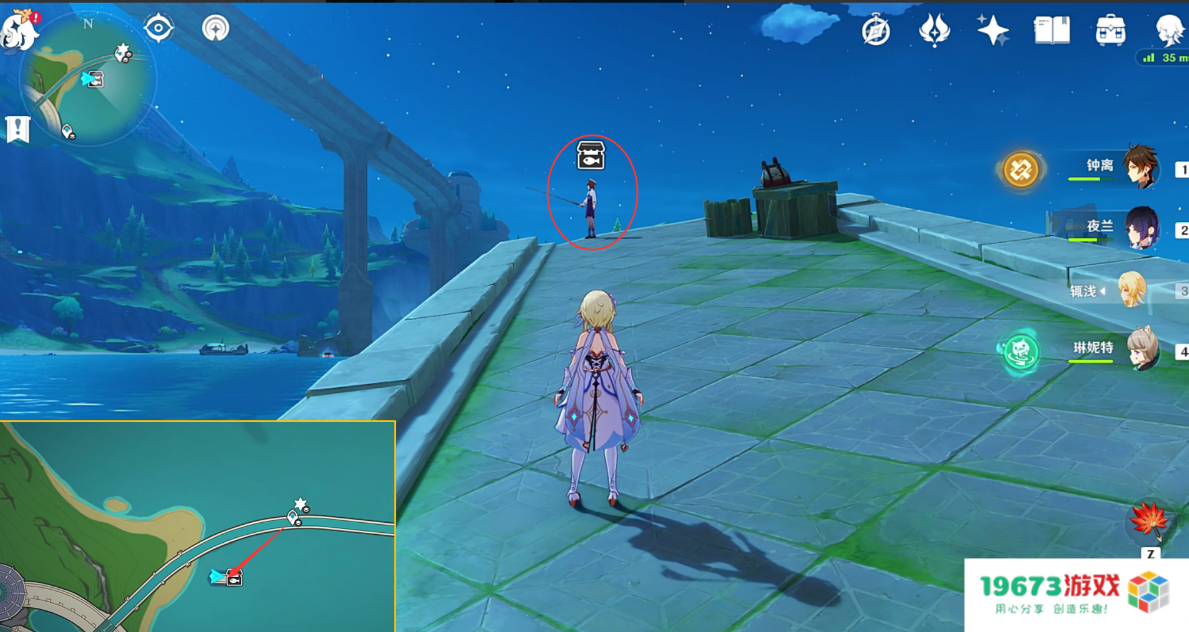Image resolution: width=1189 pixels, height=632 pixels.
Task: Open the Wish winged icon
Action: pos(934,31)
